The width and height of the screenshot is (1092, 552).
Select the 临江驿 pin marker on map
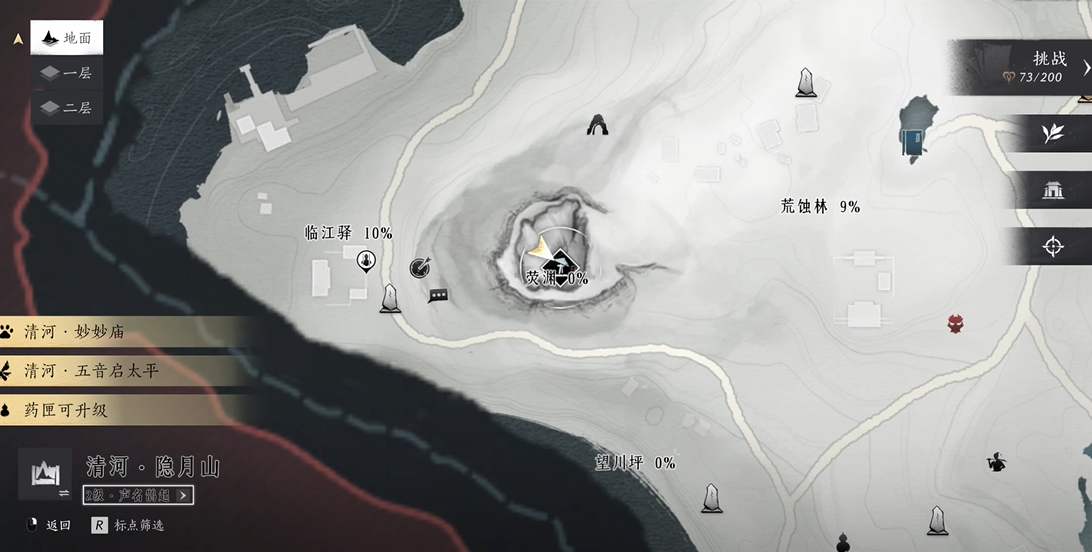point(366,262)
